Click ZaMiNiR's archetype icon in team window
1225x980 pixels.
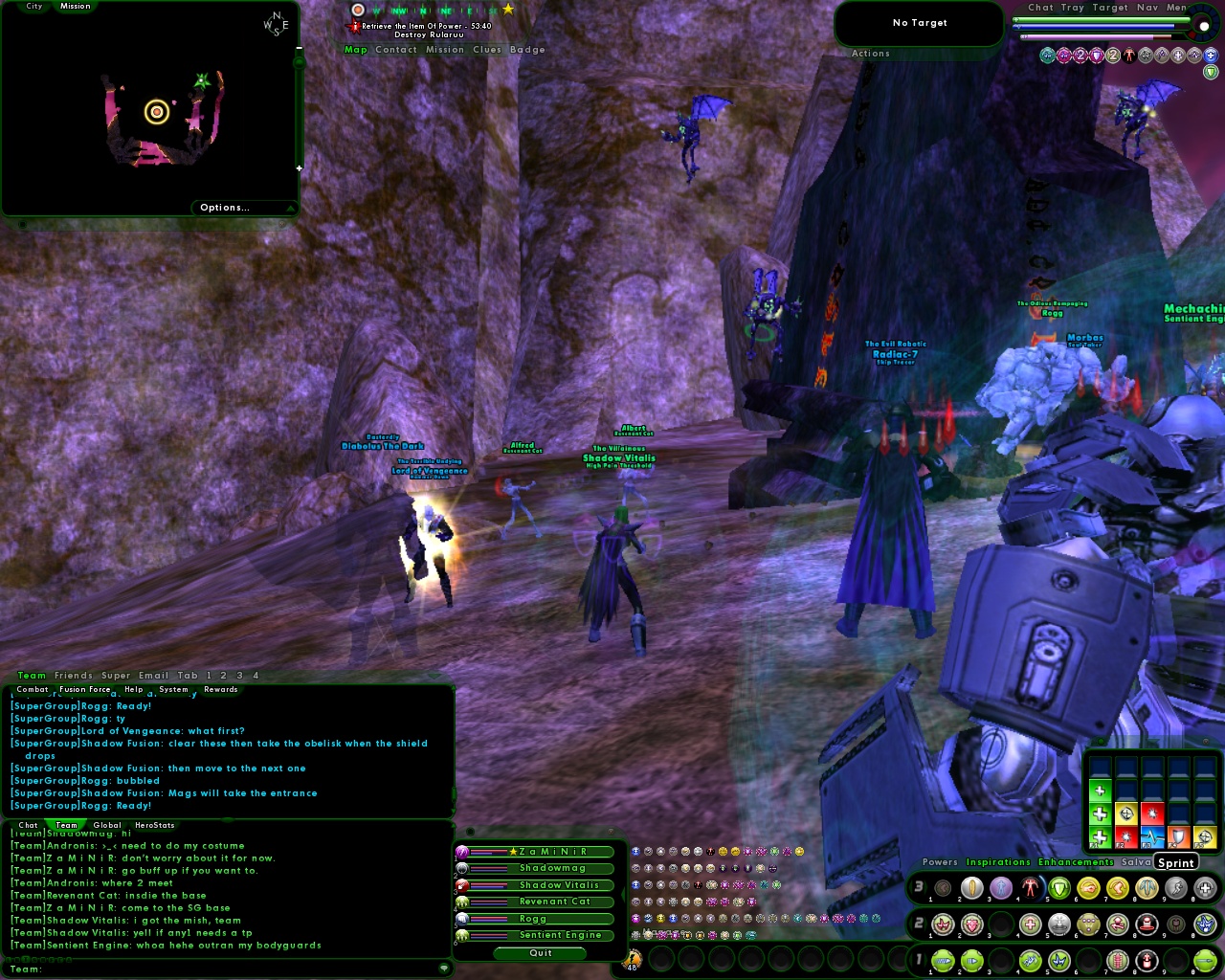click(x=462, y=852)
